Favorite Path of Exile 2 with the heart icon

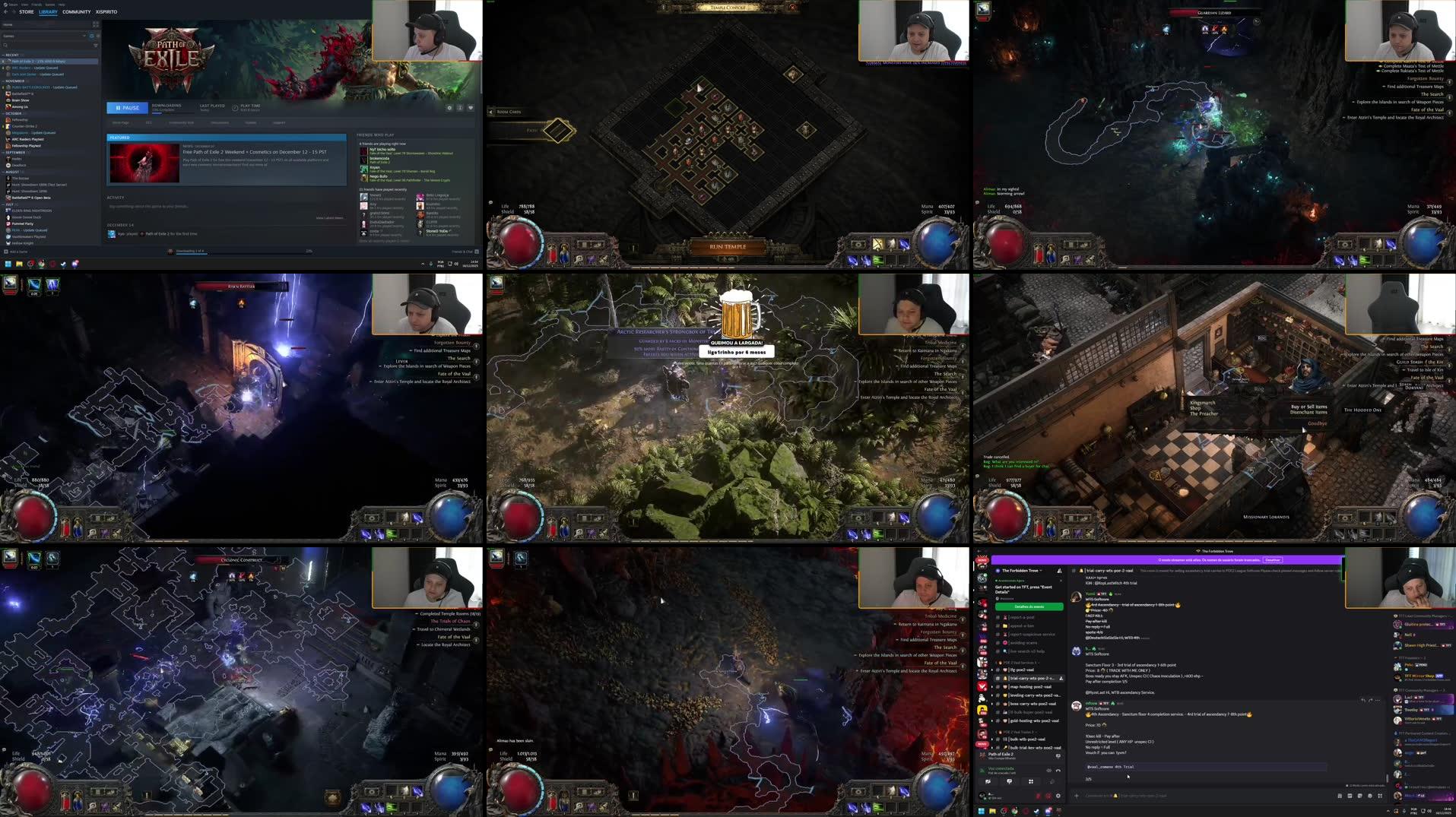470,107
